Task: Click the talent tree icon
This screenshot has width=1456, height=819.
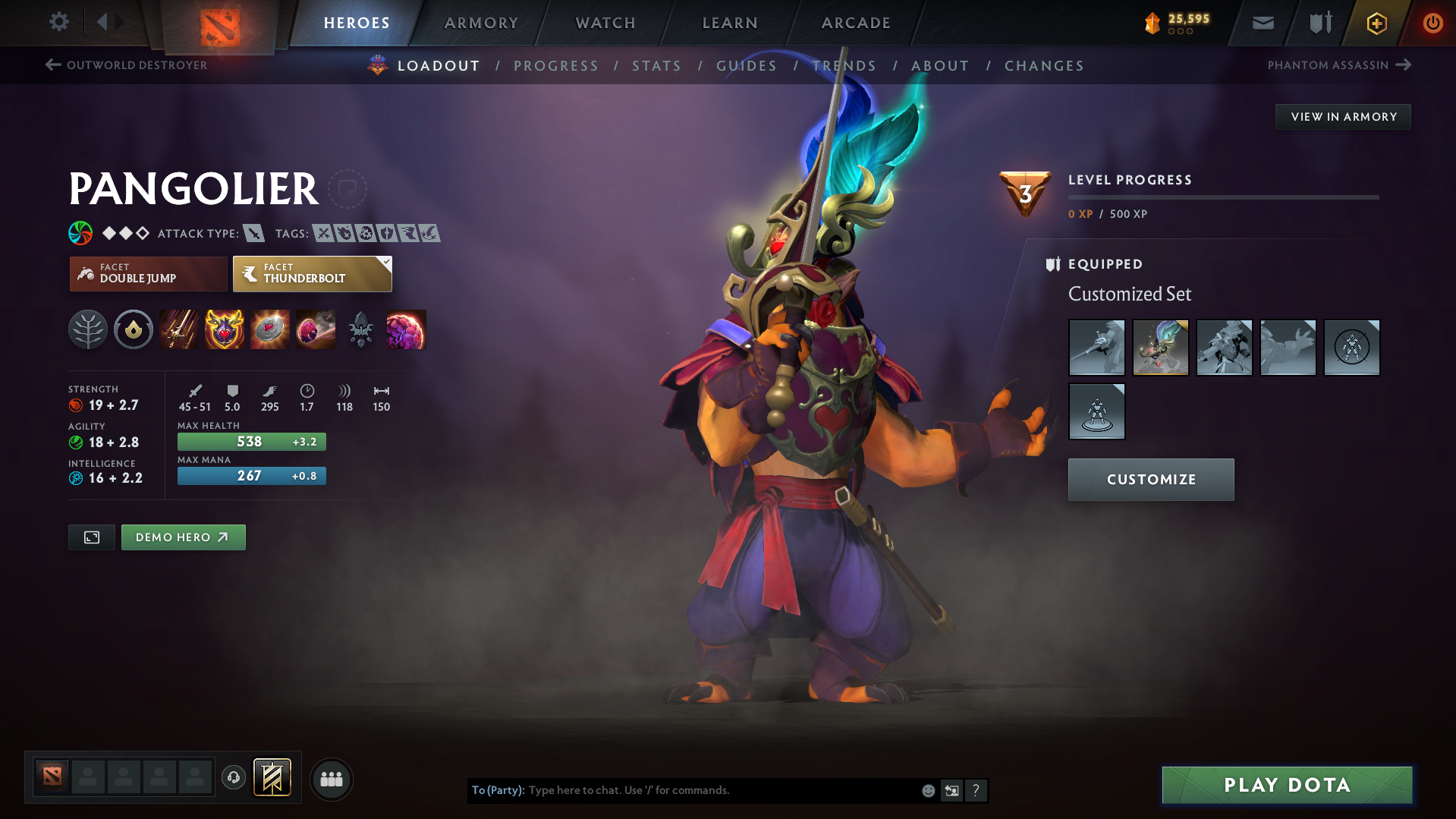Action: 88,329
